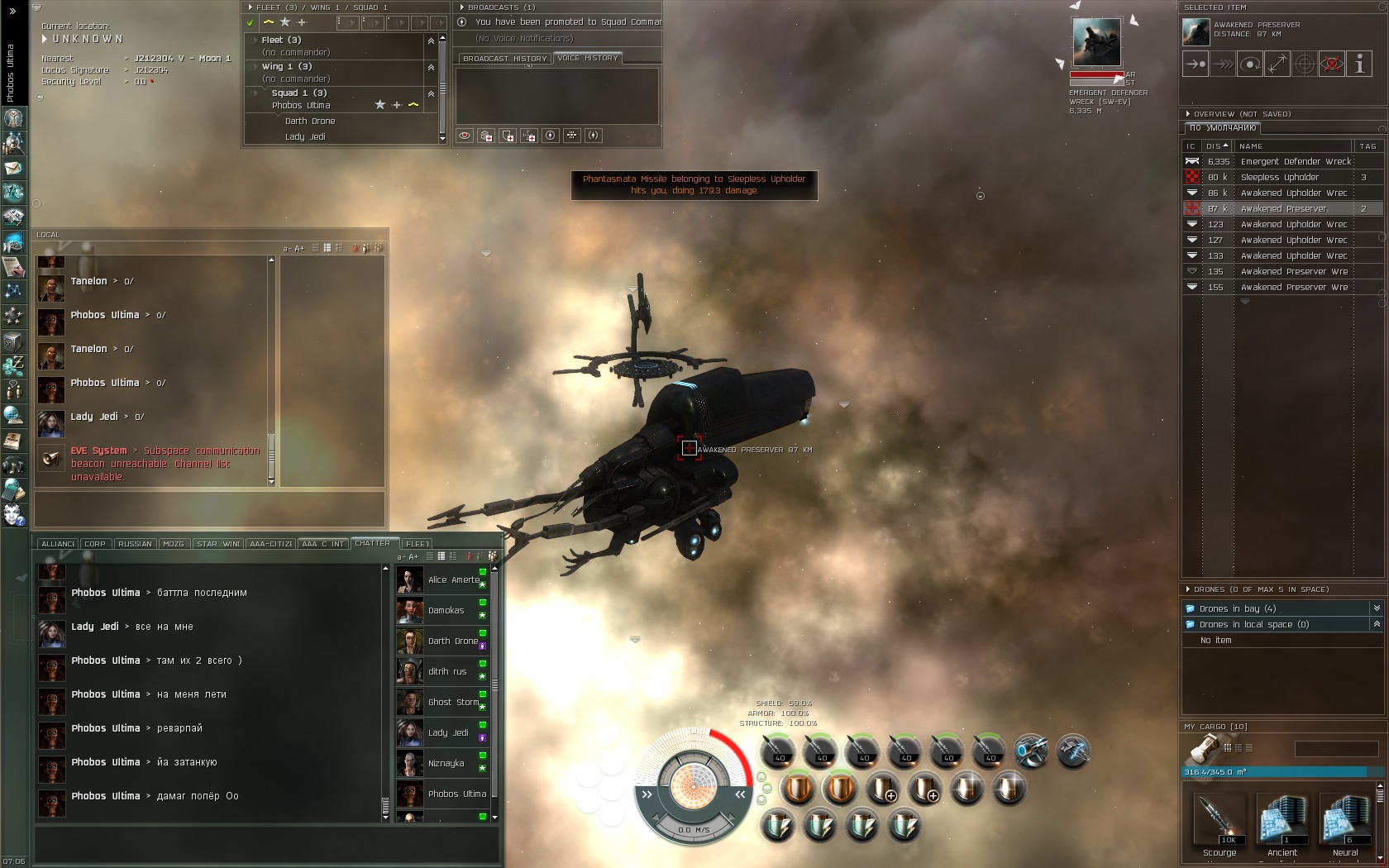Viewport: 1389px width, 868px height.
Task: Select the Neural item in cargo
Action: (1345, 823)
